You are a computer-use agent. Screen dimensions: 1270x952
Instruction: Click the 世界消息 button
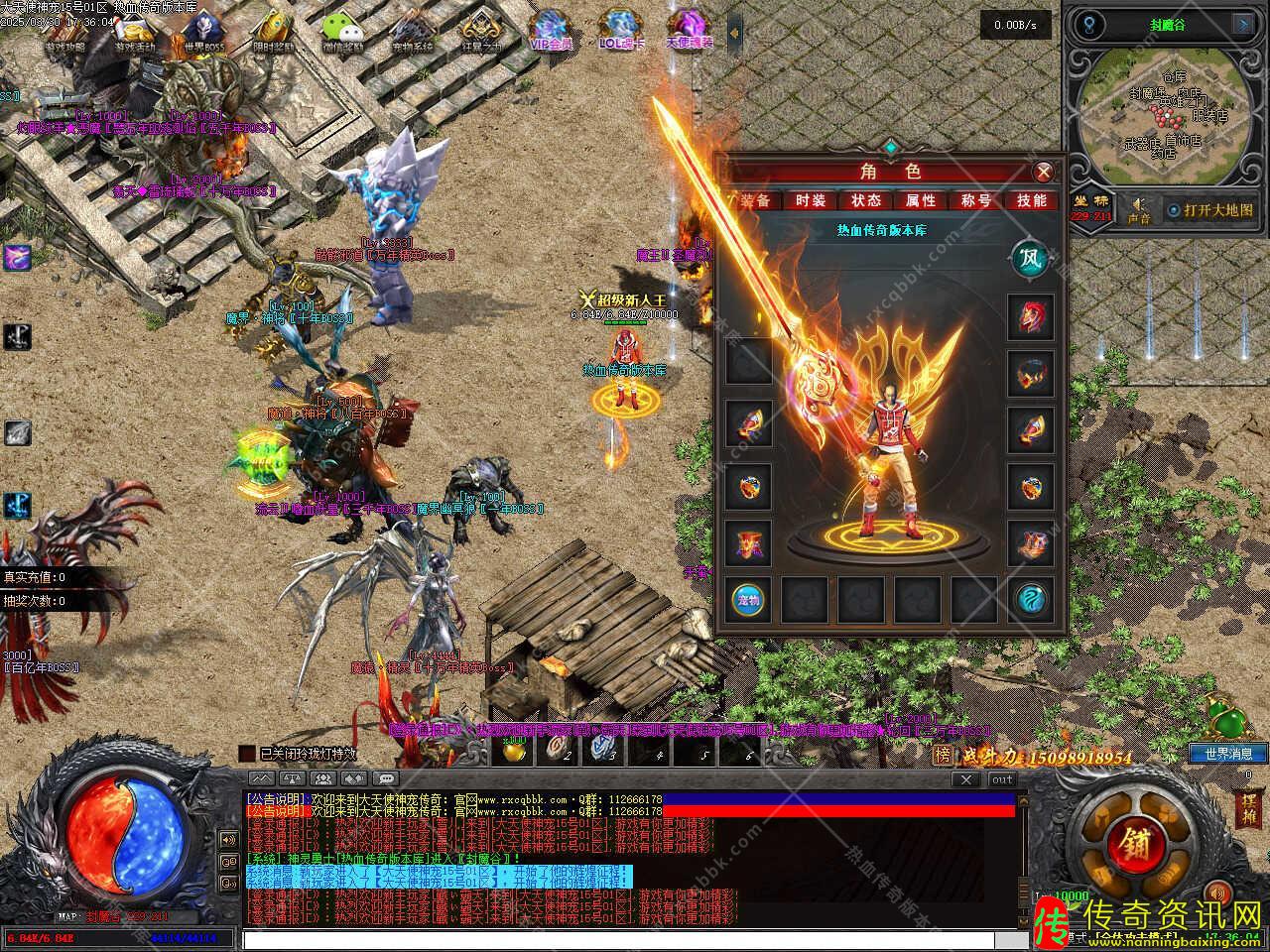click(x=1228, y=754)
